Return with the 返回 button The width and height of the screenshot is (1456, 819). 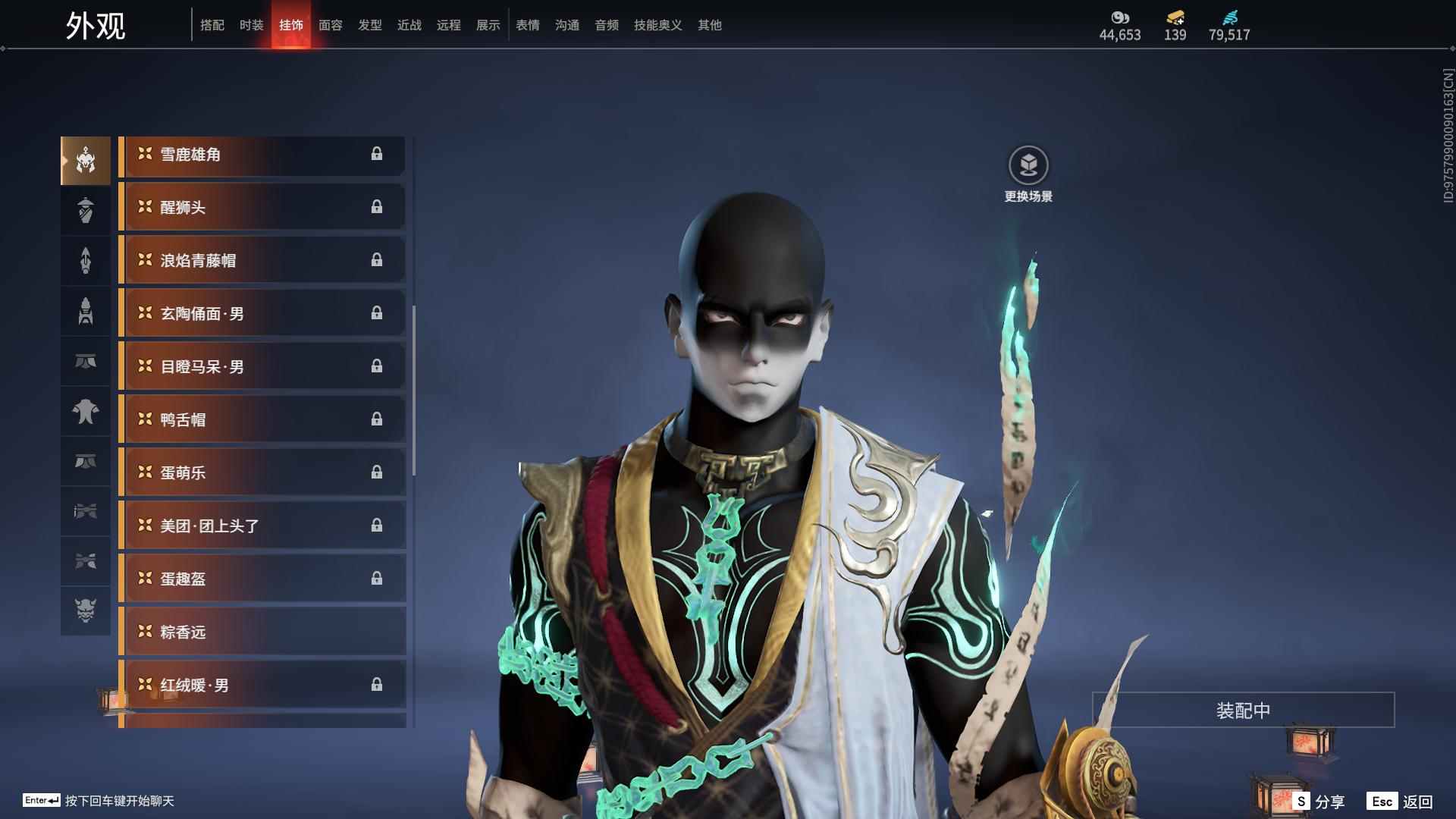(x=1401, y=802)
